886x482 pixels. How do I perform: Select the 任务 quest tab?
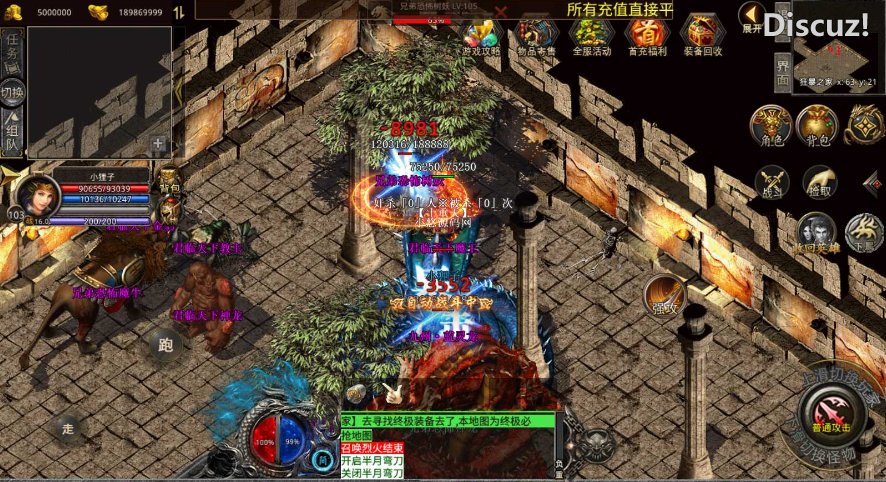12,46
